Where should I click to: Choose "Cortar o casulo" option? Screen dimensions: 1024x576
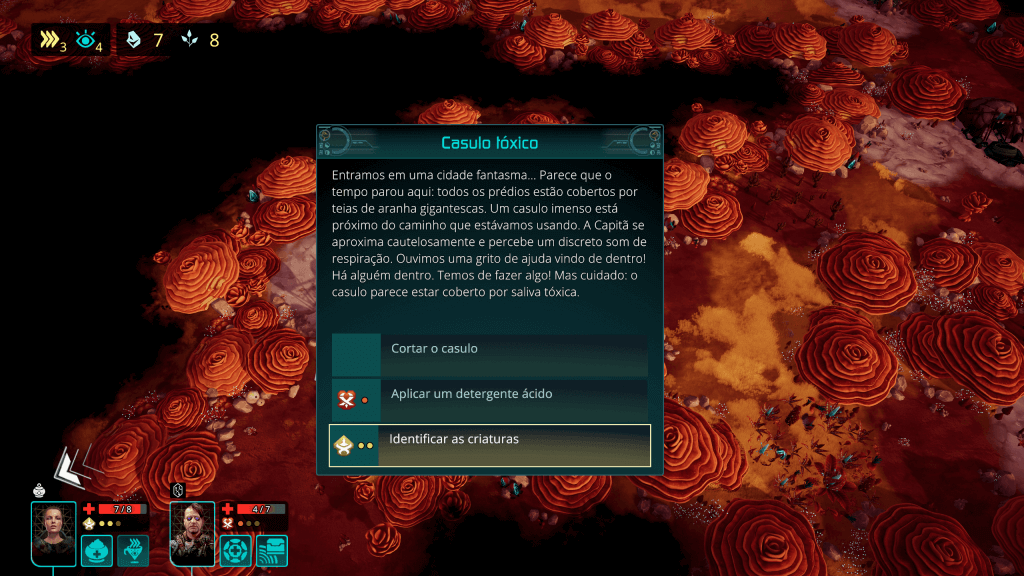(x=490, y=350)
